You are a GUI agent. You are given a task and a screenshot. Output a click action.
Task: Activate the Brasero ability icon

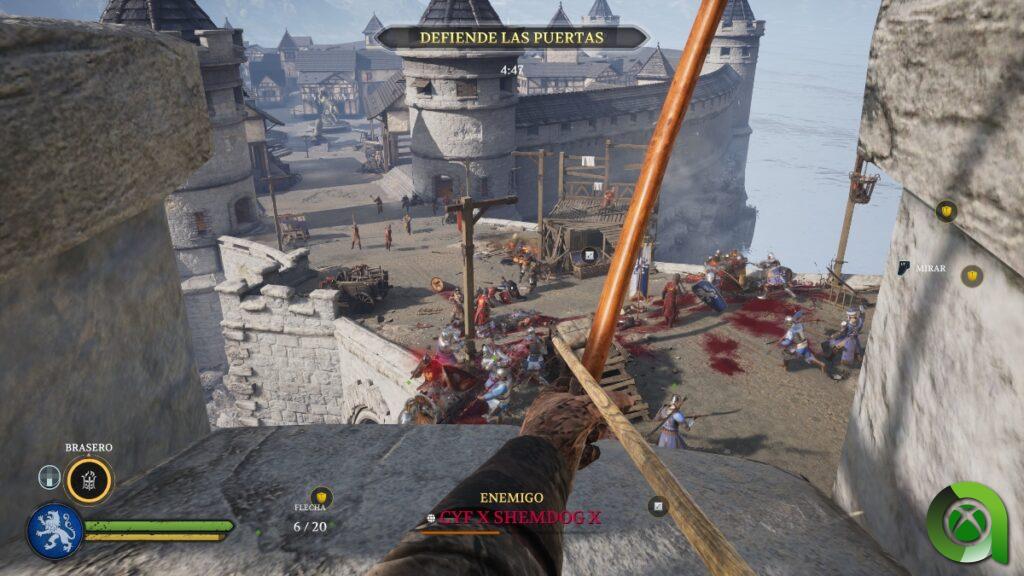click(x=89, y=480)
